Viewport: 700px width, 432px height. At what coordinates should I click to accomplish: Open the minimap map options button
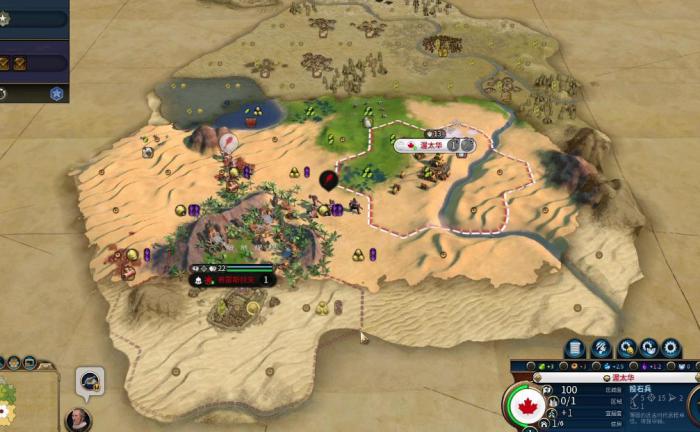28,363
